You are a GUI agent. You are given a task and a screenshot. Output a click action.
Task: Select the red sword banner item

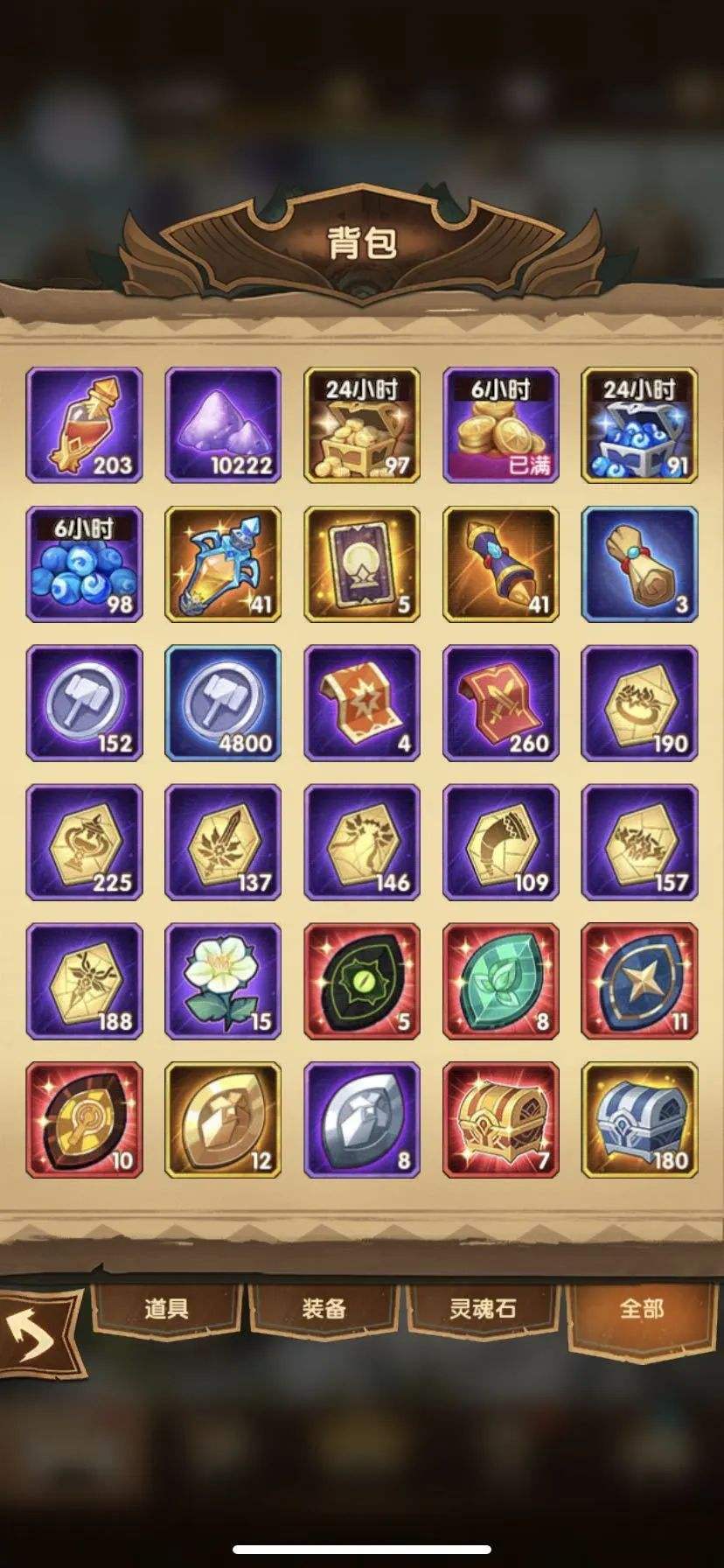pyautogui.click(x=501, y=703)
